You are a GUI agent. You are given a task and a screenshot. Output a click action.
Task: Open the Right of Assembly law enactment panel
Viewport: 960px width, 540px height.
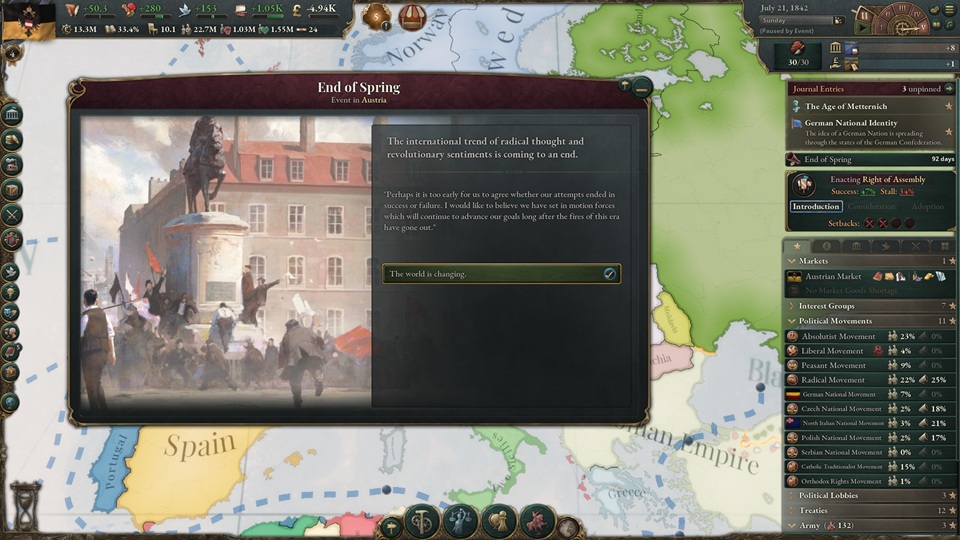click(x=870, y=185)
